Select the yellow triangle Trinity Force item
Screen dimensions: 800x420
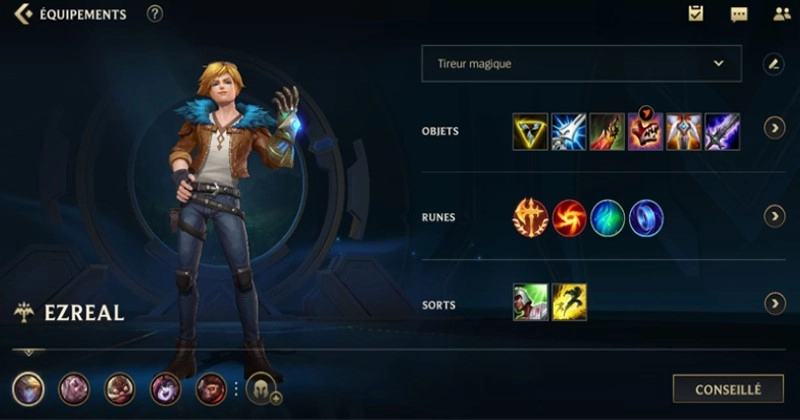[x=530, y=132]
